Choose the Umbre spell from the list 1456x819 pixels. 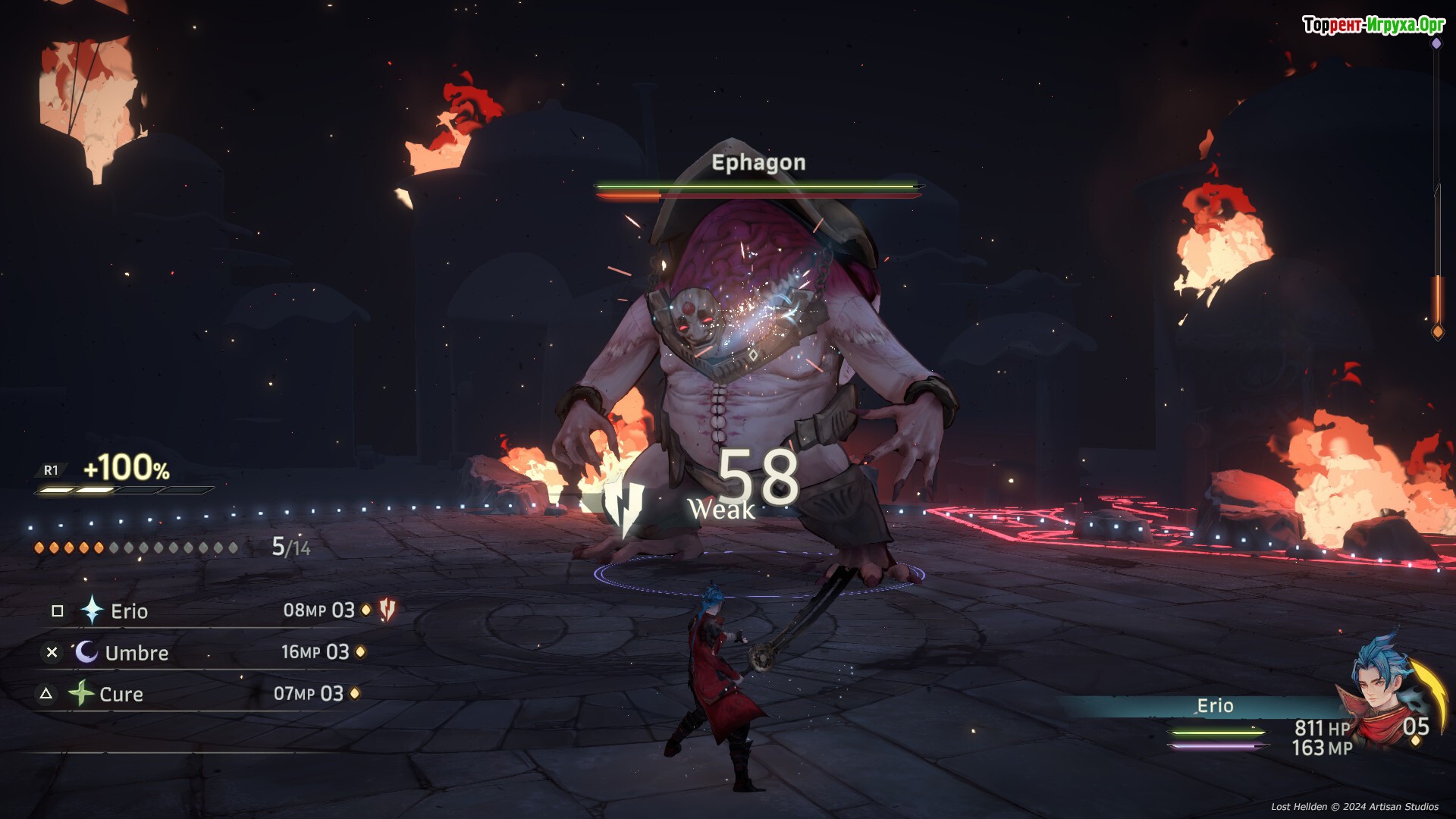point(136,653)
